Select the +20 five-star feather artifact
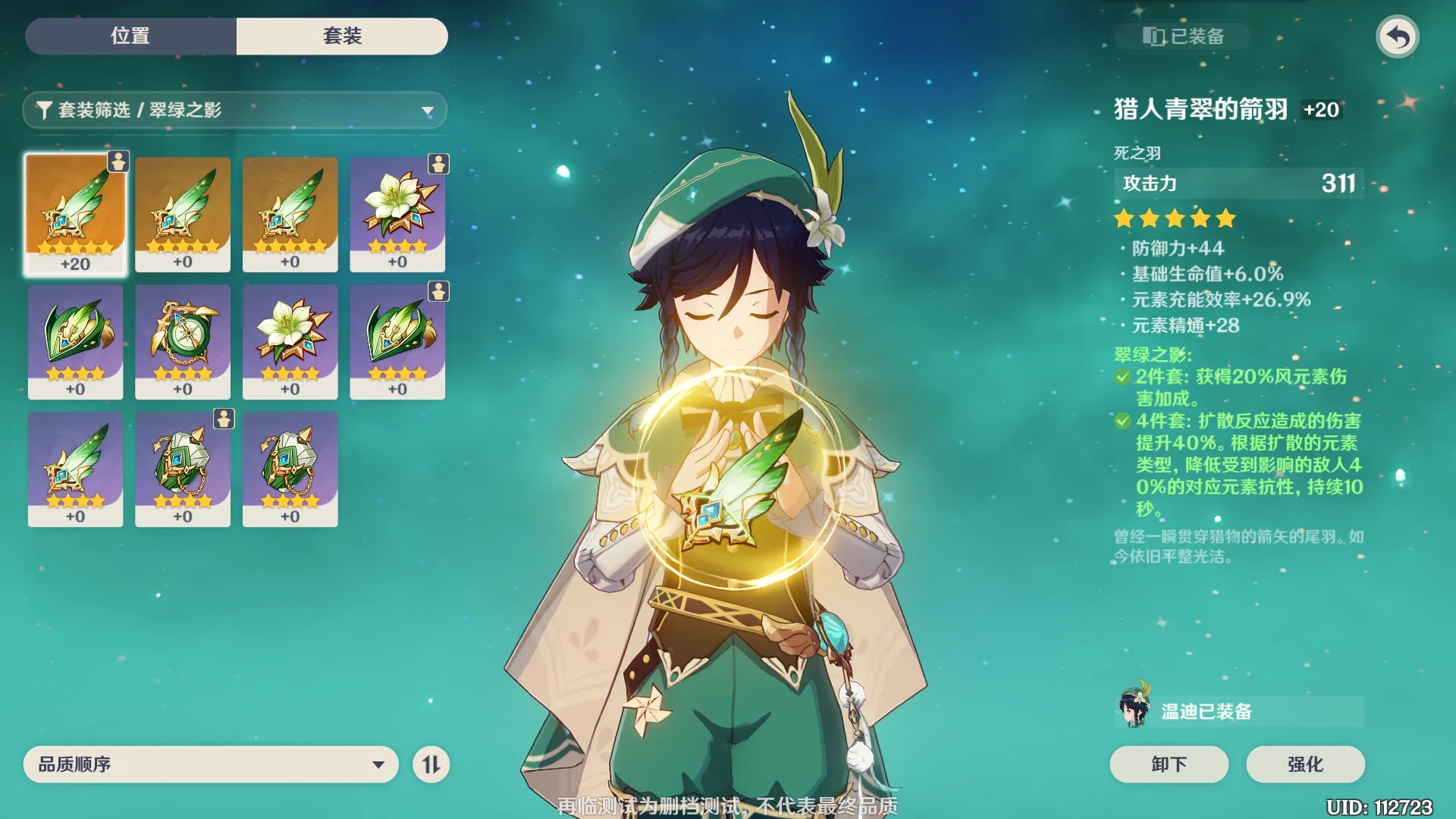 tap(75, 214)
